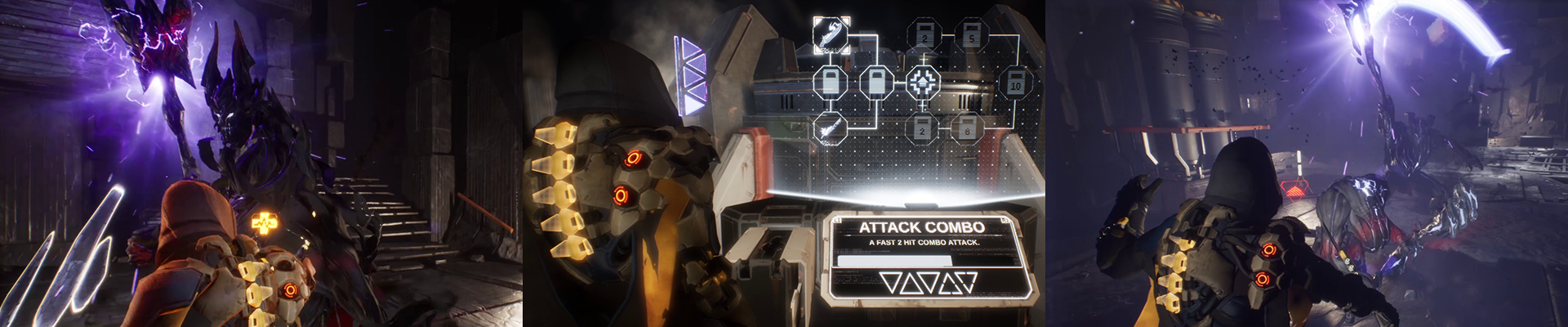Choose the central upward-arrow upgrade node
1568x327 pixels.
click(x=924, y=81)
